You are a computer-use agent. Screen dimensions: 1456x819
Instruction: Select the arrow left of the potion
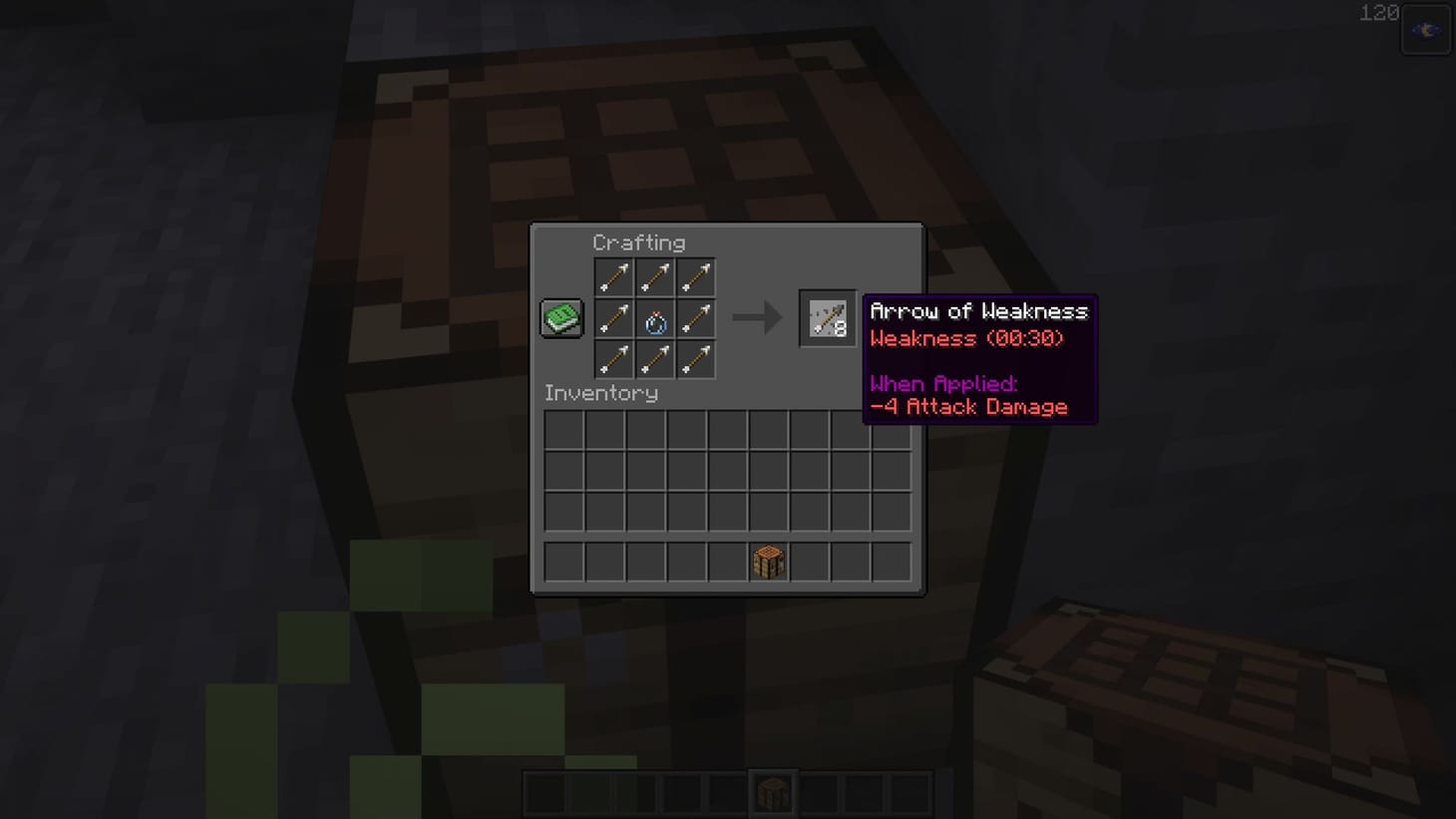click(x=613, y=318)
